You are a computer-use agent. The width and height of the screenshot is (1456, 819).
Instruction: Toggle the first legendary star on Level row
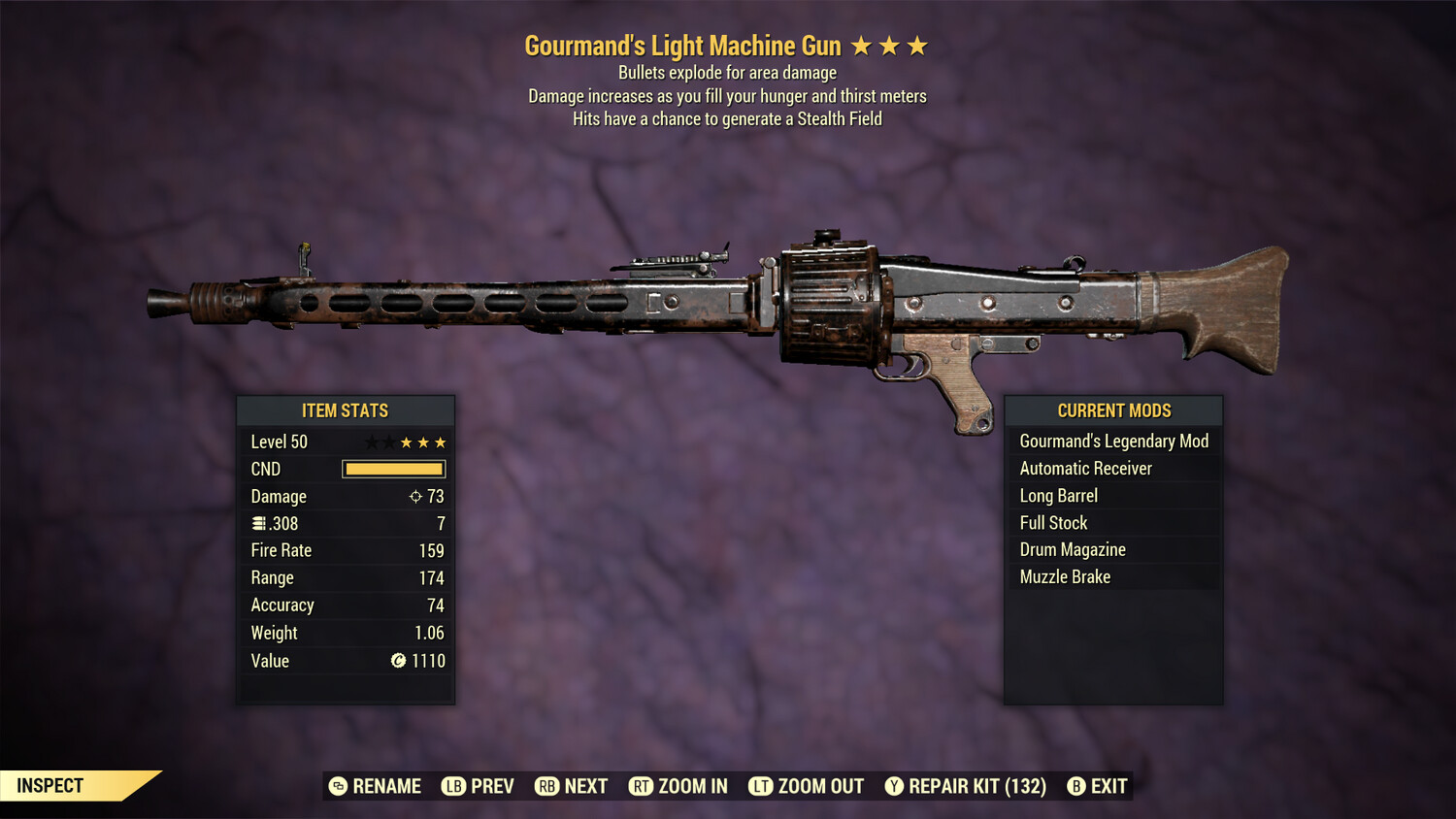[x=371, y=441]
